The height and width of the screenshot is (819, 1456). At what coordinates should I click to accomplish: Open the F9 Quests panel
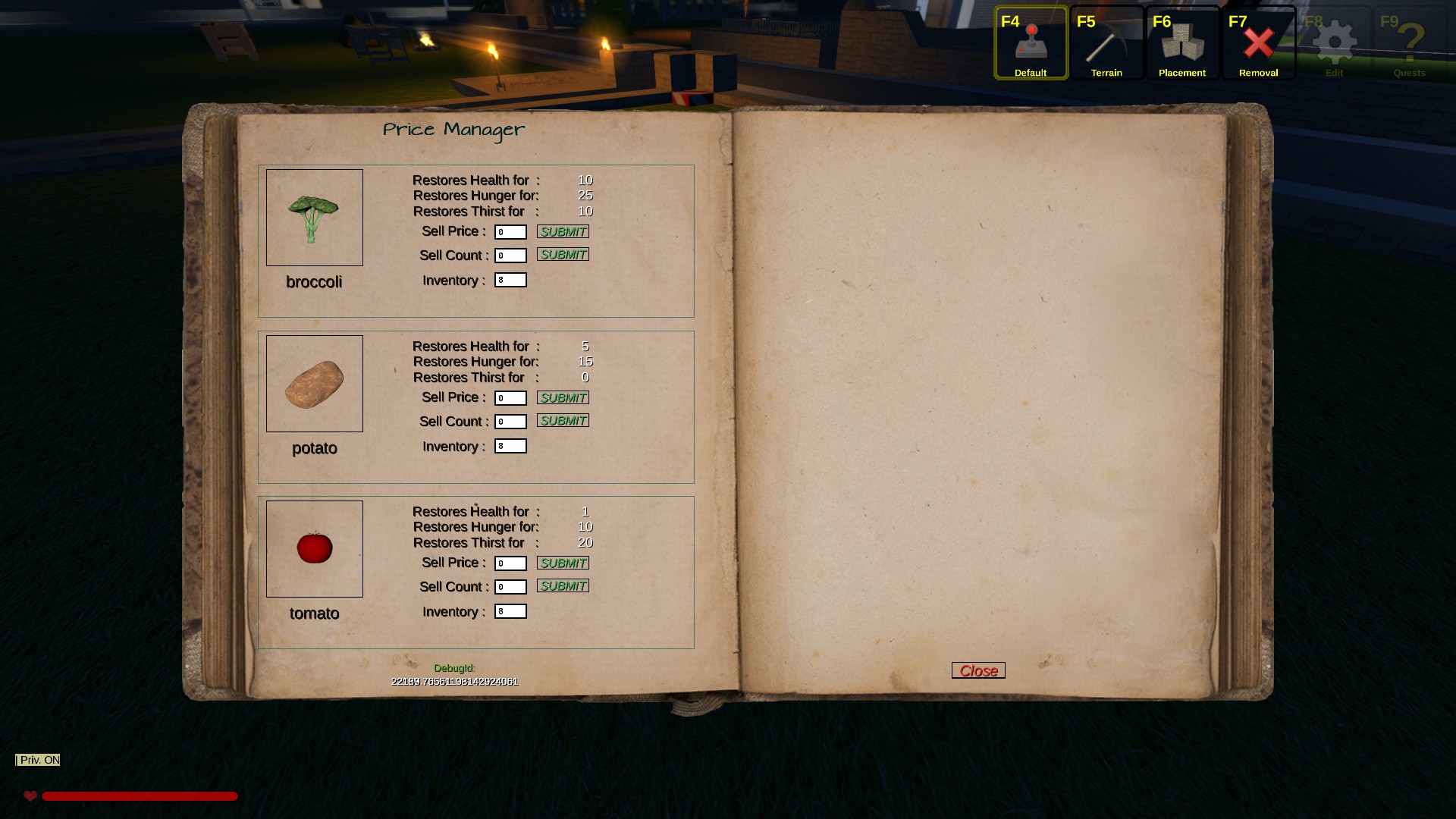1410,43
